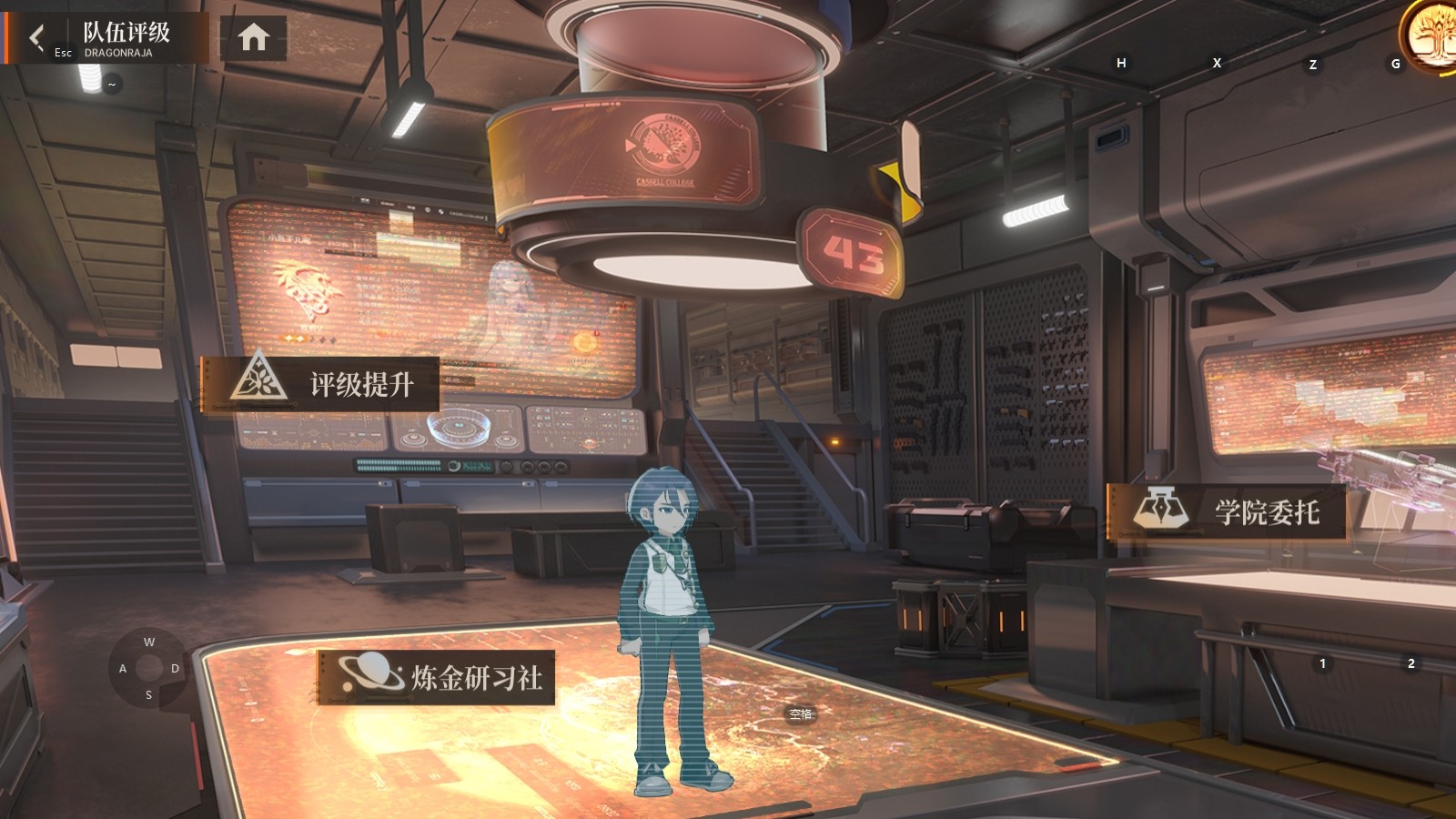Click the G shortcut key icon
The image size is (1456, 819).
pos(1395,64)
